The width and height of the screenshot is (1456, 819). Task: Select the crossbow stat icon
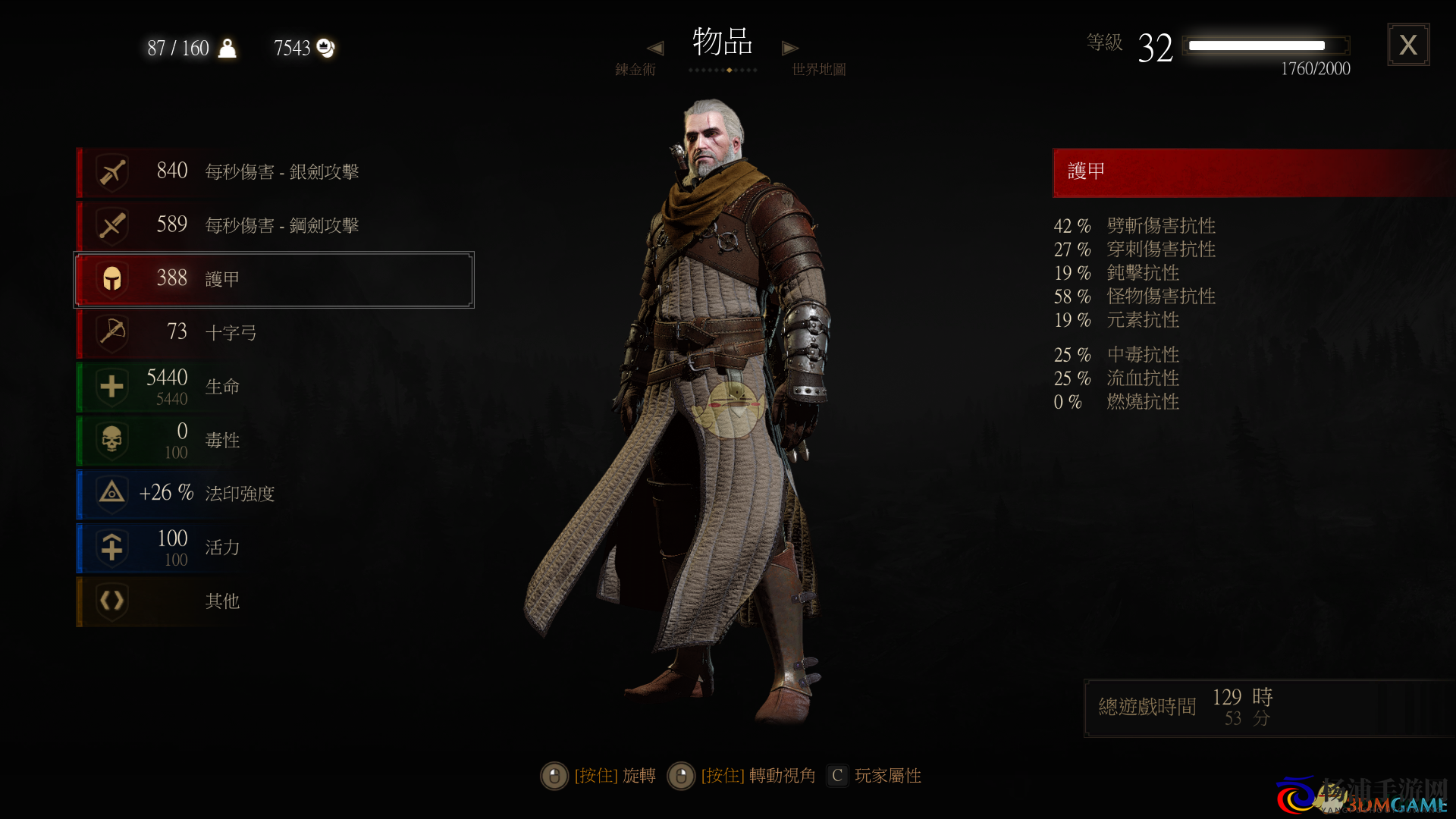(x=111, y=332)
